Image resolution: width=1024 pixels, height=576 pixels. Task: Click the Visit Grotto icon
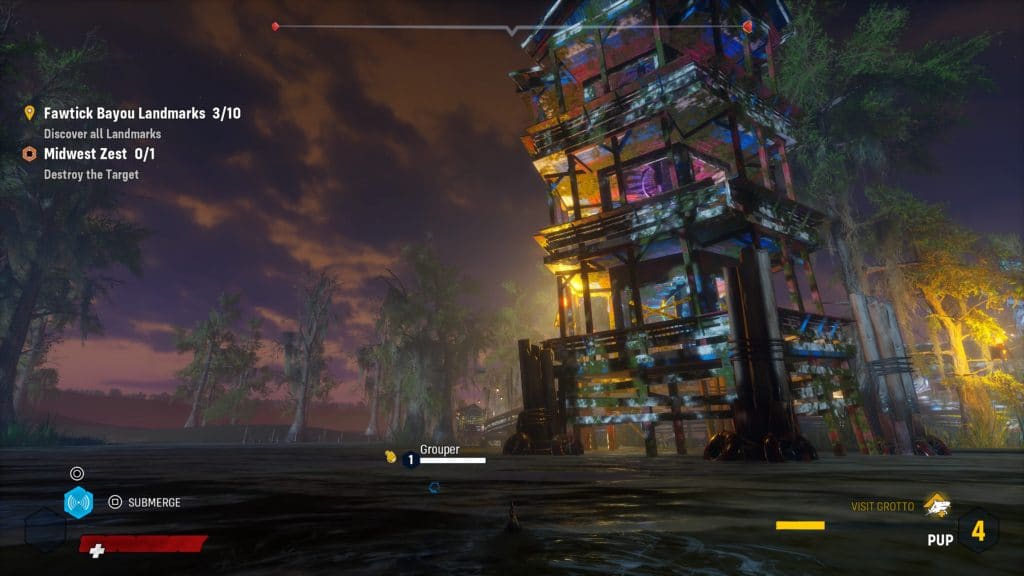coord(936,504)
